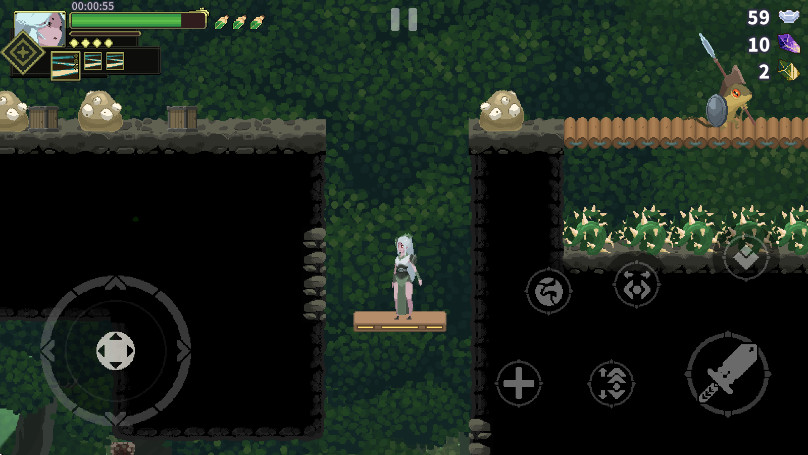Open the character portrait panel
808x455 pixels.
[x=40, y=28]
